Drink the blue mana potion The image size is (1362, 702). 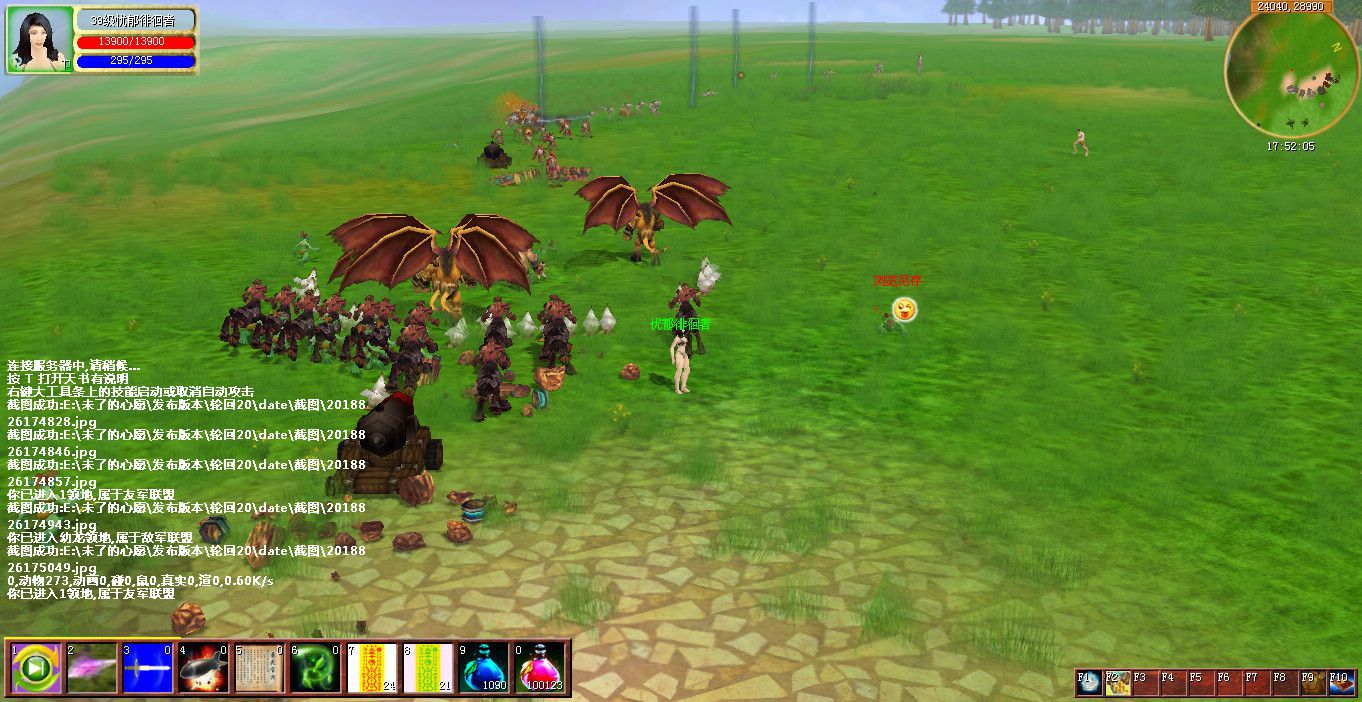(484, 668)
